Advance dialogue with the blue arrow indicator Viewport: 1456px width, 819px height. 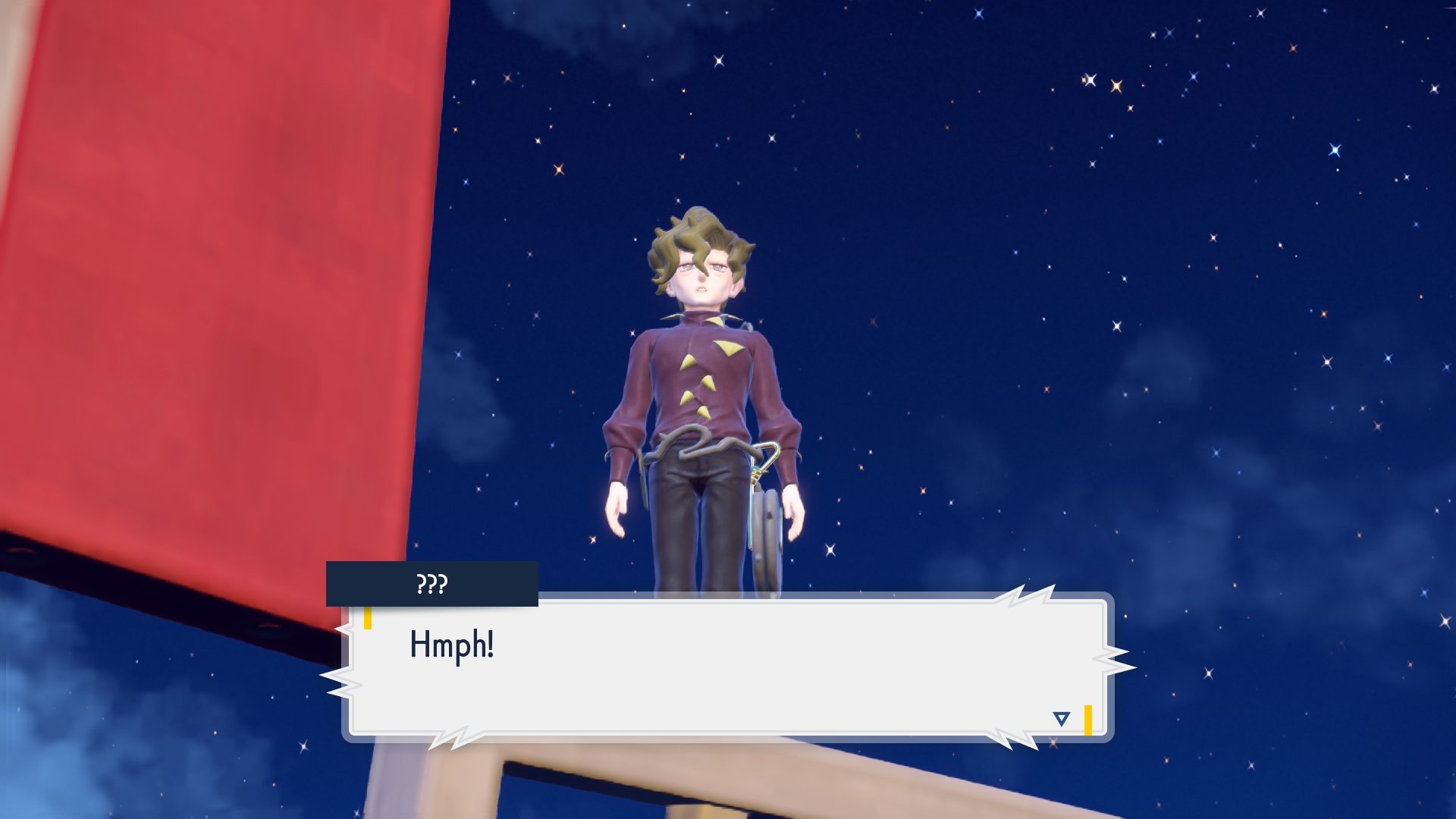point(1061,719)
